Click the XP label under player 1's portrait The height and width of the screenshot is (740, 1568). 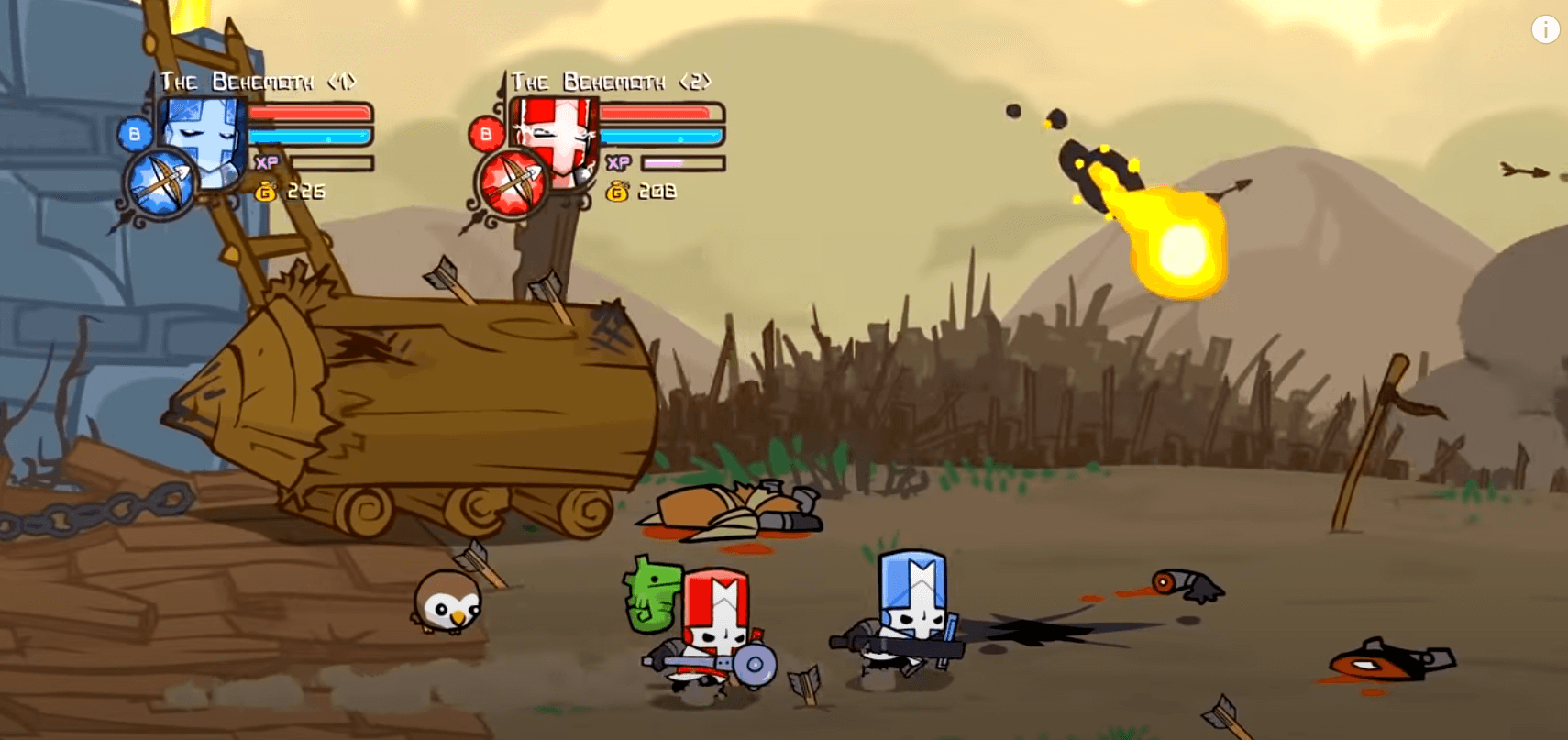[x=268, y=160]
